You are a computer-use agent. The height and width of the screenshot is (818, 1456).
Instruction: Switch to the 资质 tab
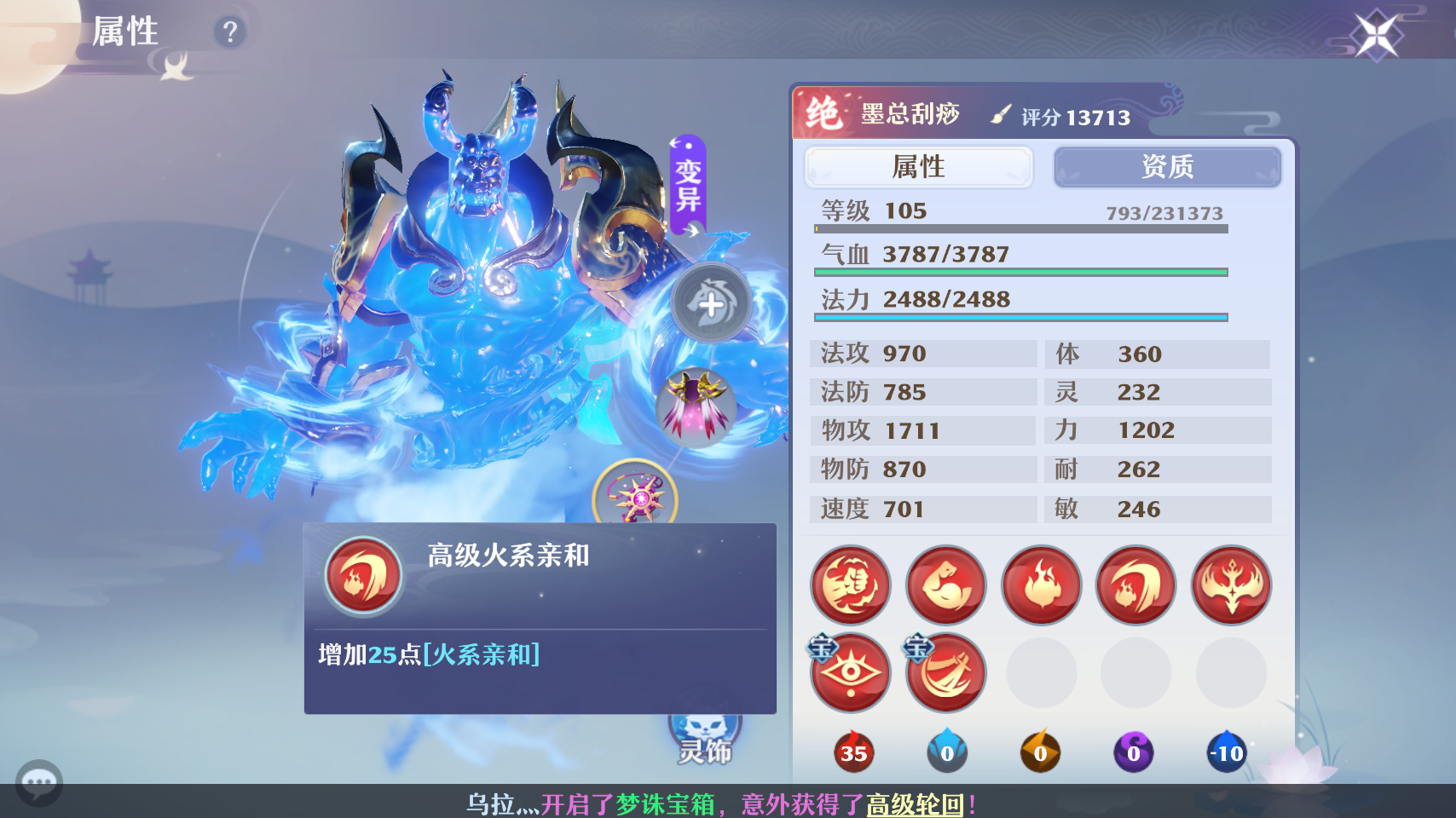1167,167
